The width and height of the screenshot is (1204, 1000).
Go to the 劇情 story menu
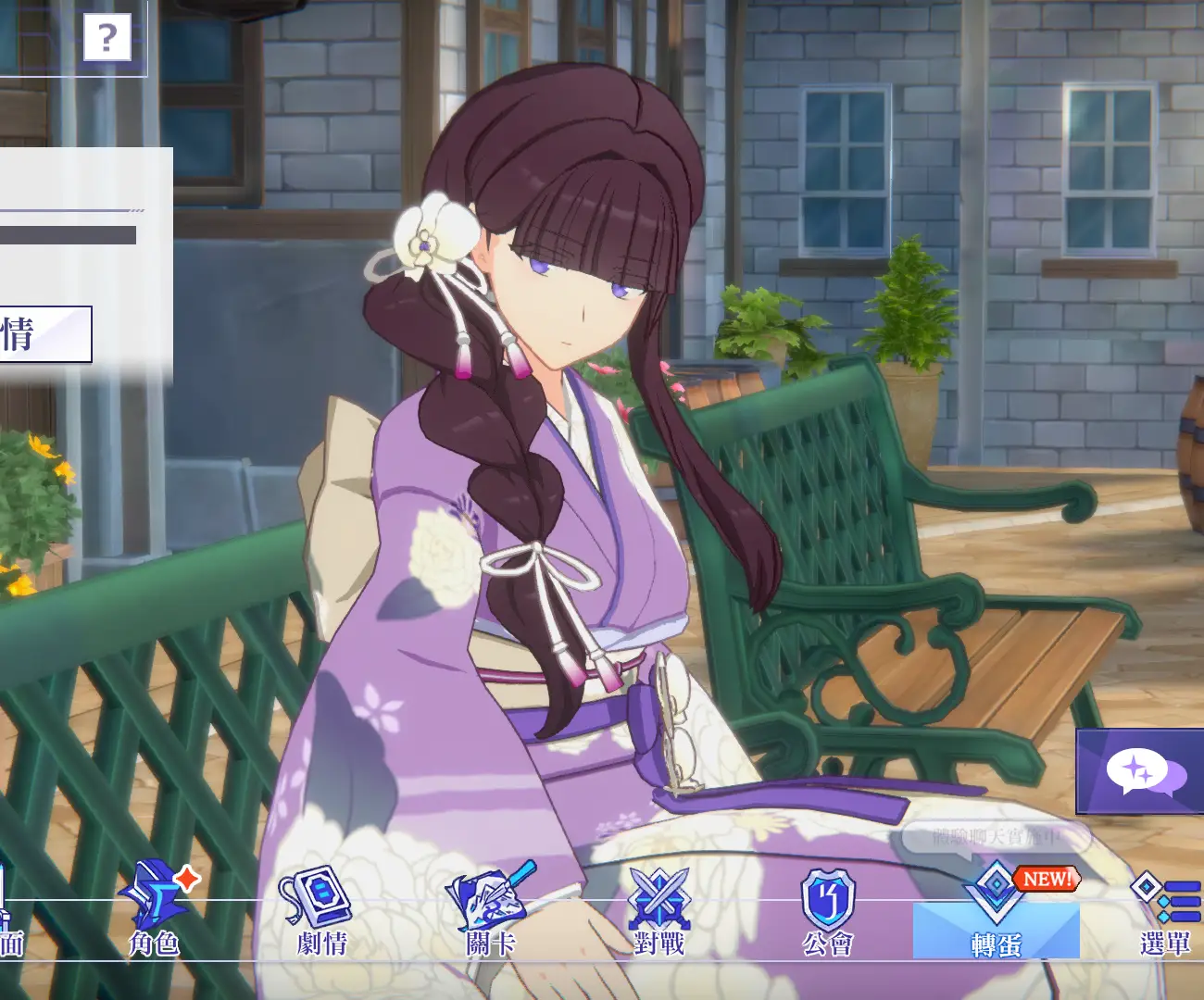click(321, 910)
